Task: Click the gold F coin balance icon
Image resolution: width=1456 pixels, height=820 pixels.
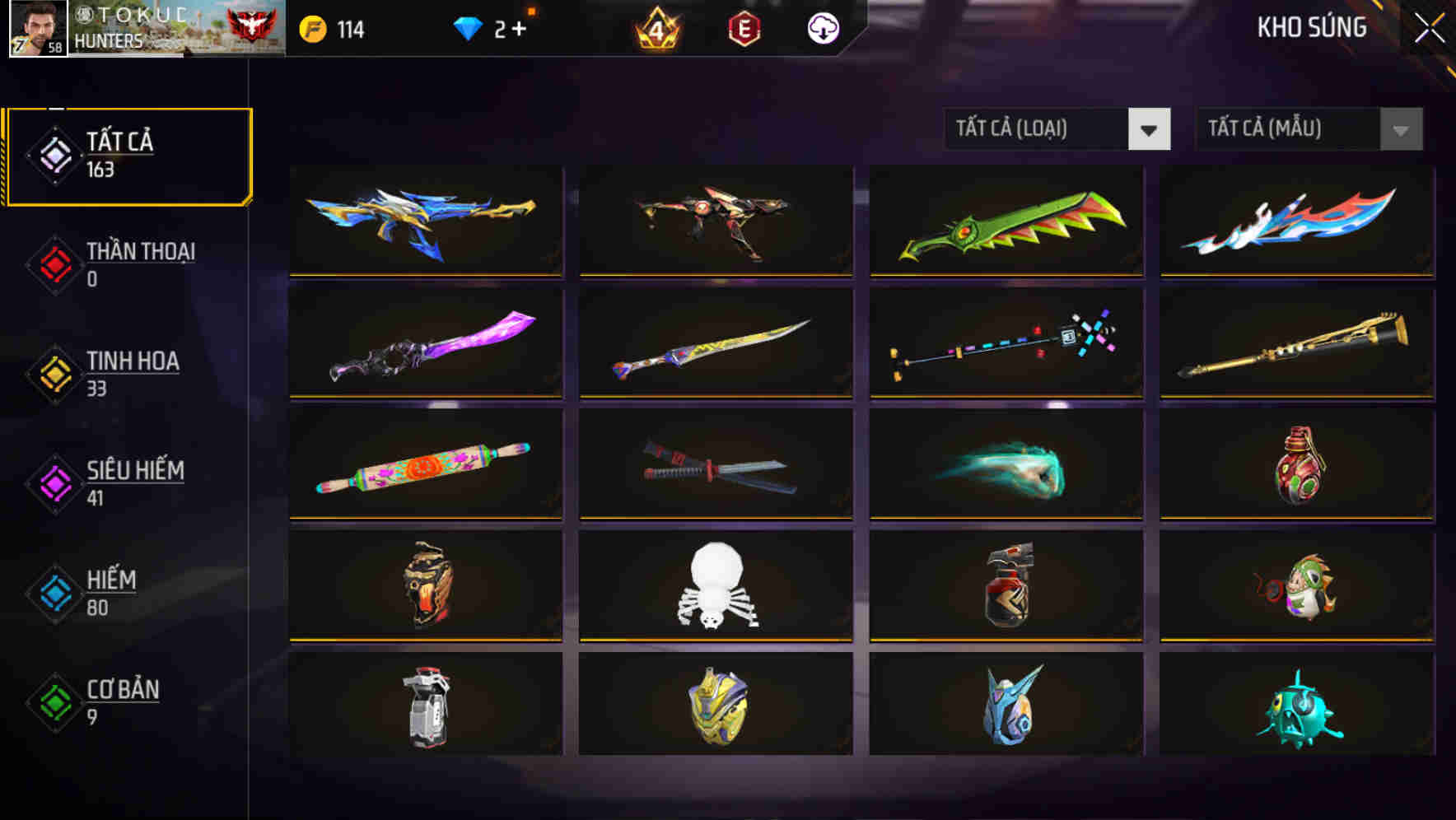Action: tap(311, 27)
